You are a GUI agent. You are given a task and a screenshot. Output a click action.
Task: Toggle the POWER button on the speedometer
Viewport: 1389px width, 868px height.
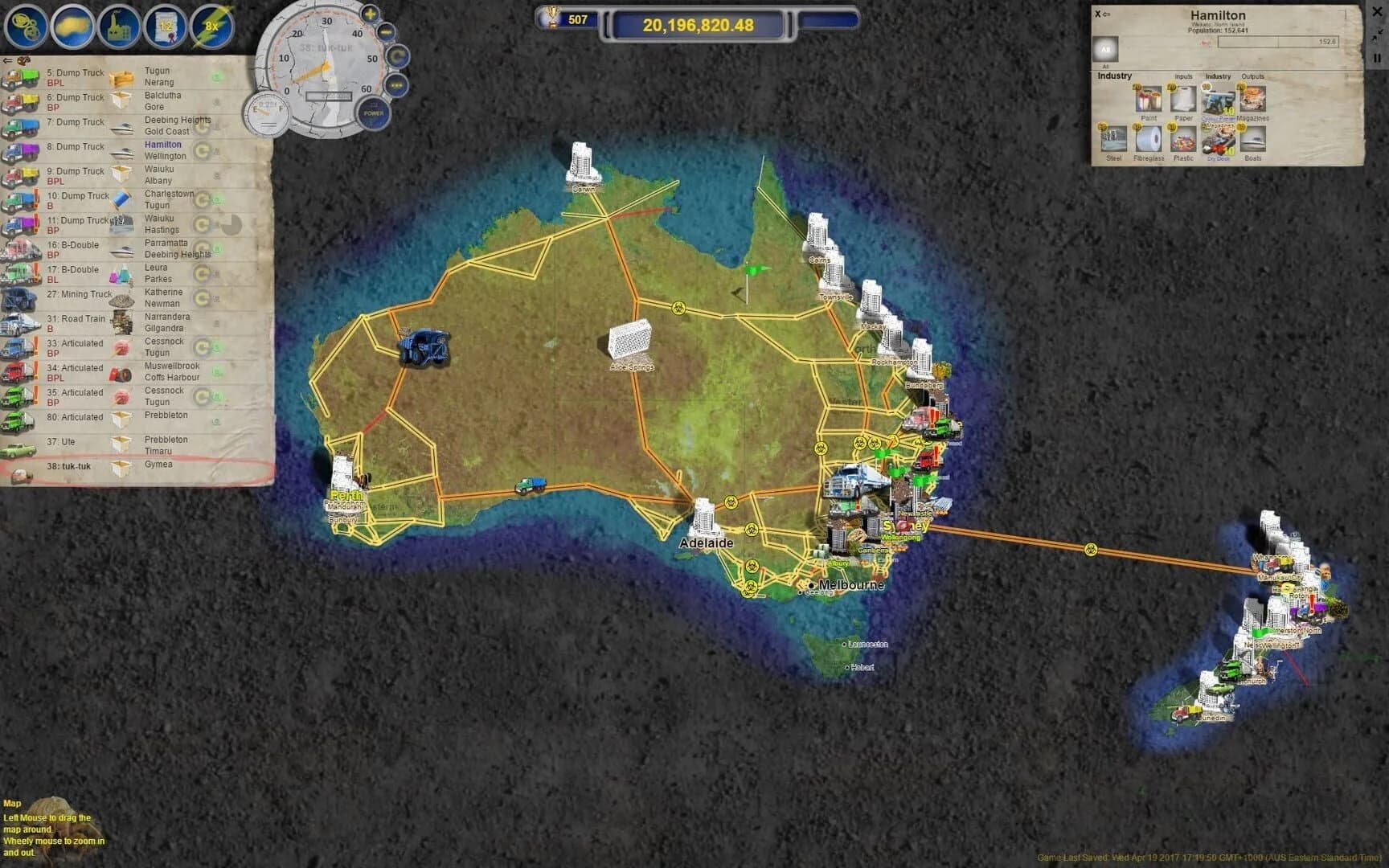pos(373,114)
